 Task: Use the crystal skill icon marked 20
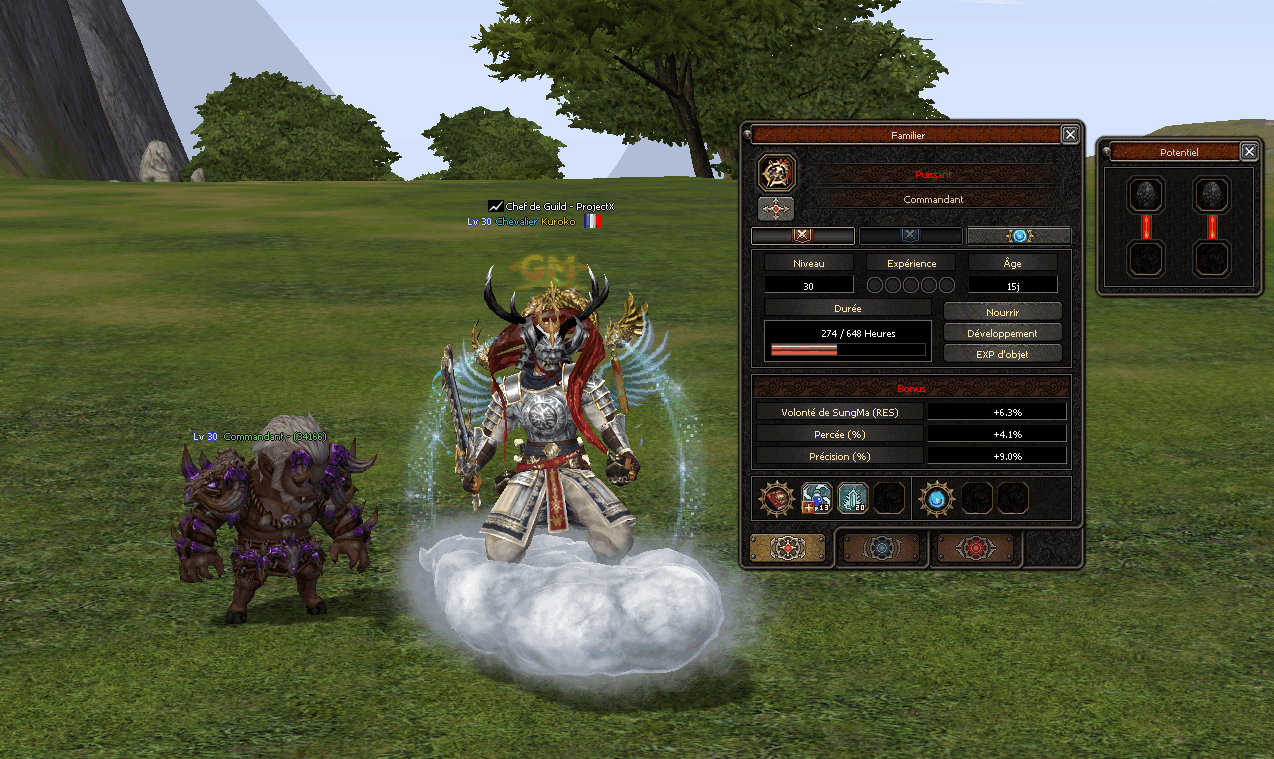click(852, 498)
